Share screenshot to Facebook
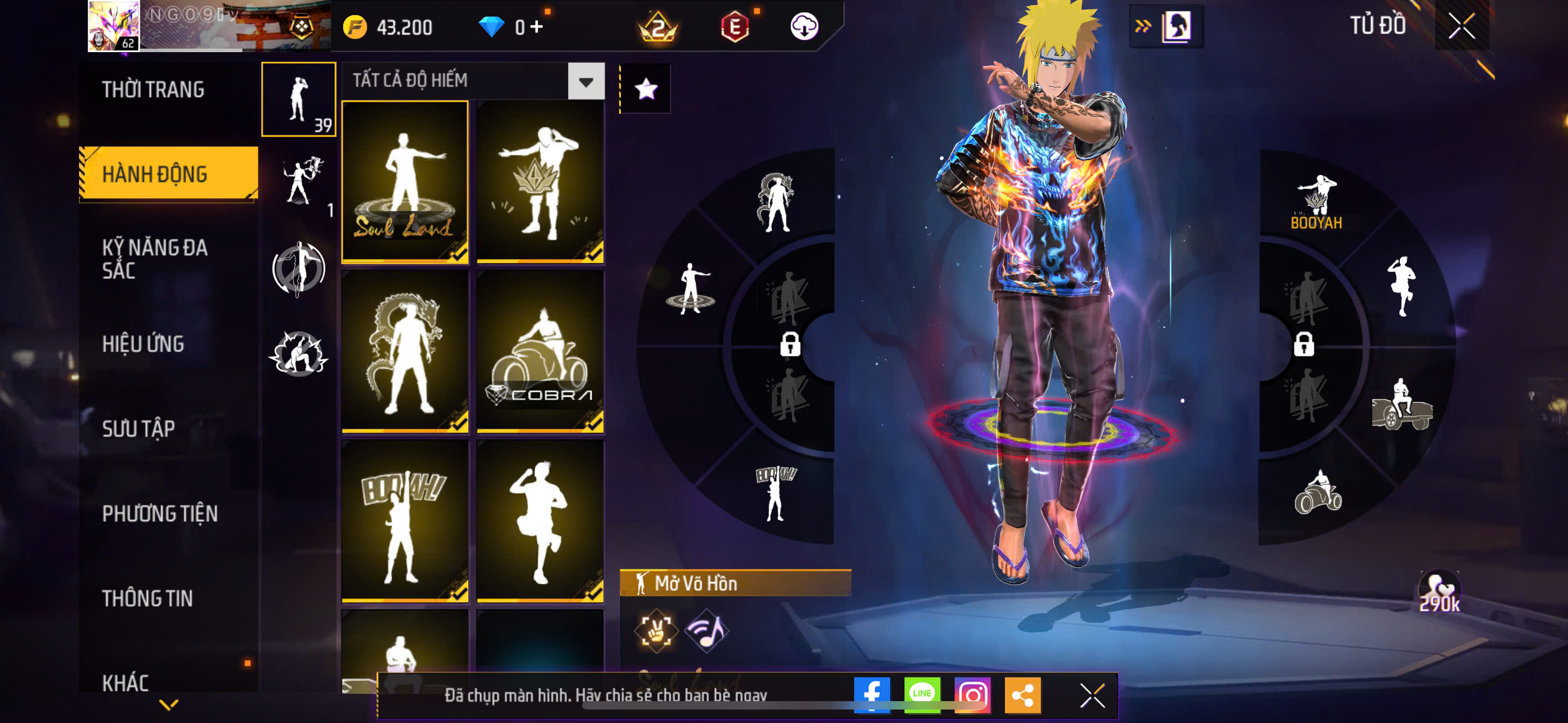1568x723 pixels. [871, 694]
